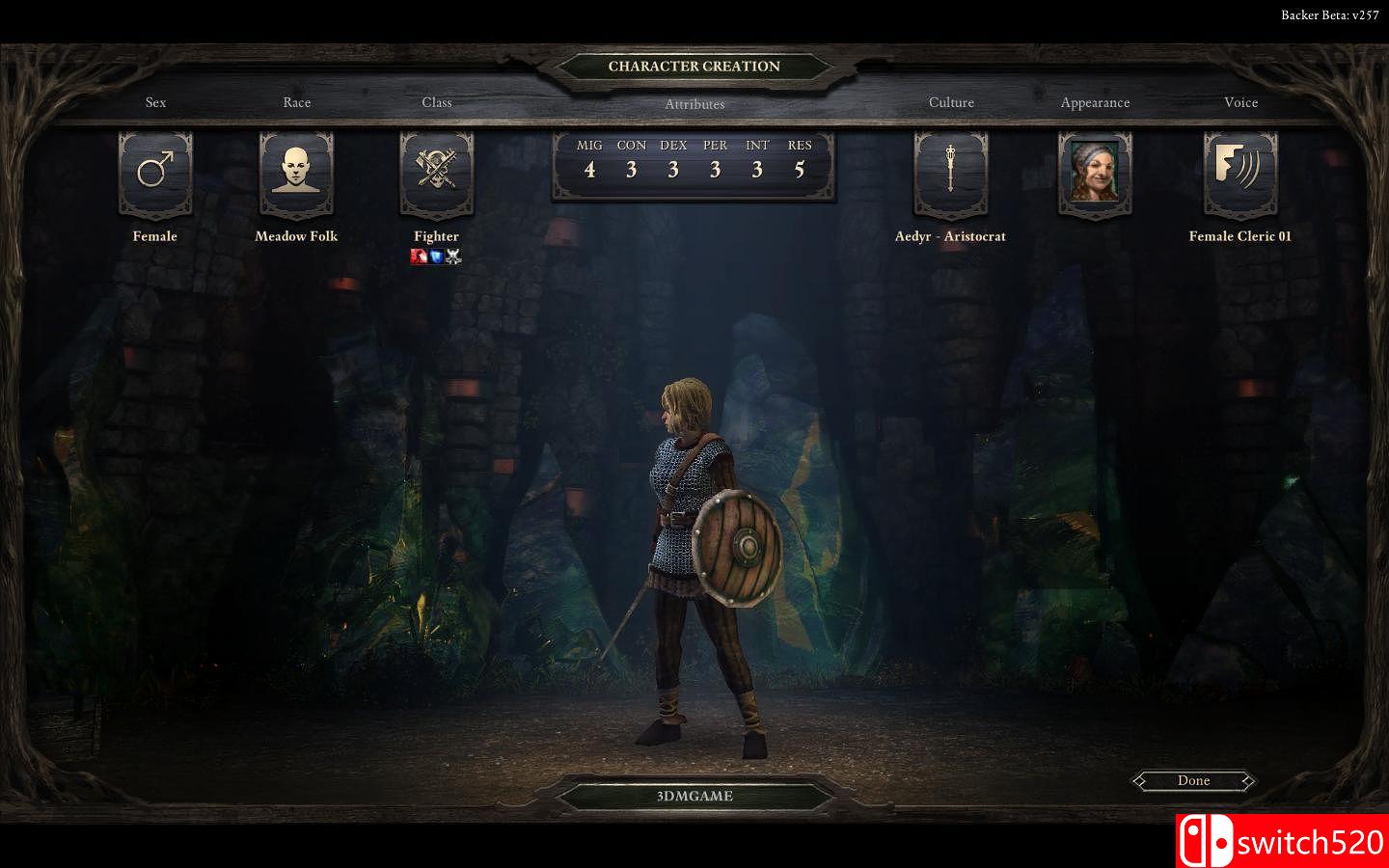Image resolution: width=1389 pixels, height=868 pixels.
Task: Open the Race tab
Action: [x=296, y=102]
